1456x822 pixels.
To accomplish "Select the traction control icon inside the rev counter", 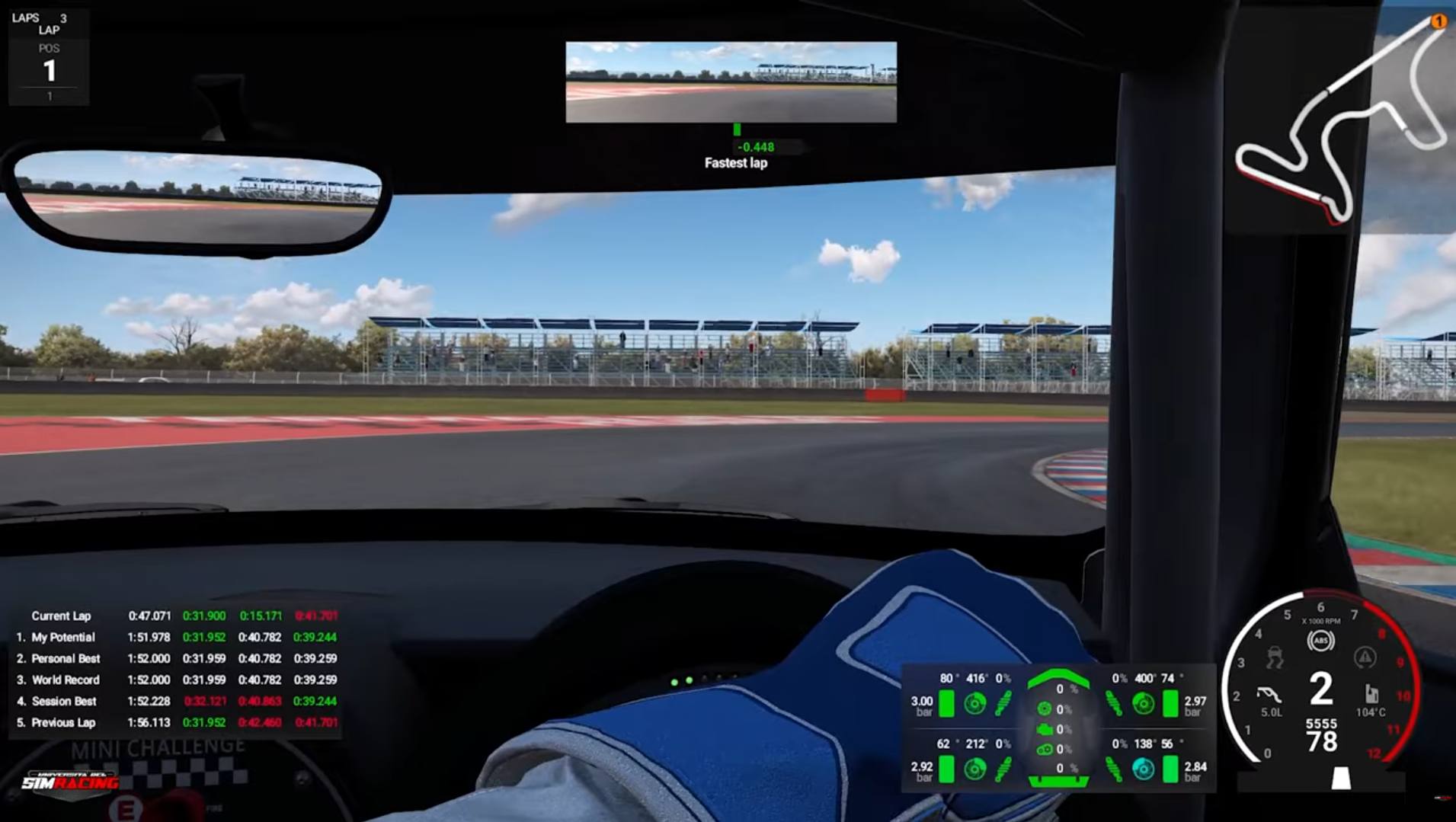I will click(x=1275, y=657).
